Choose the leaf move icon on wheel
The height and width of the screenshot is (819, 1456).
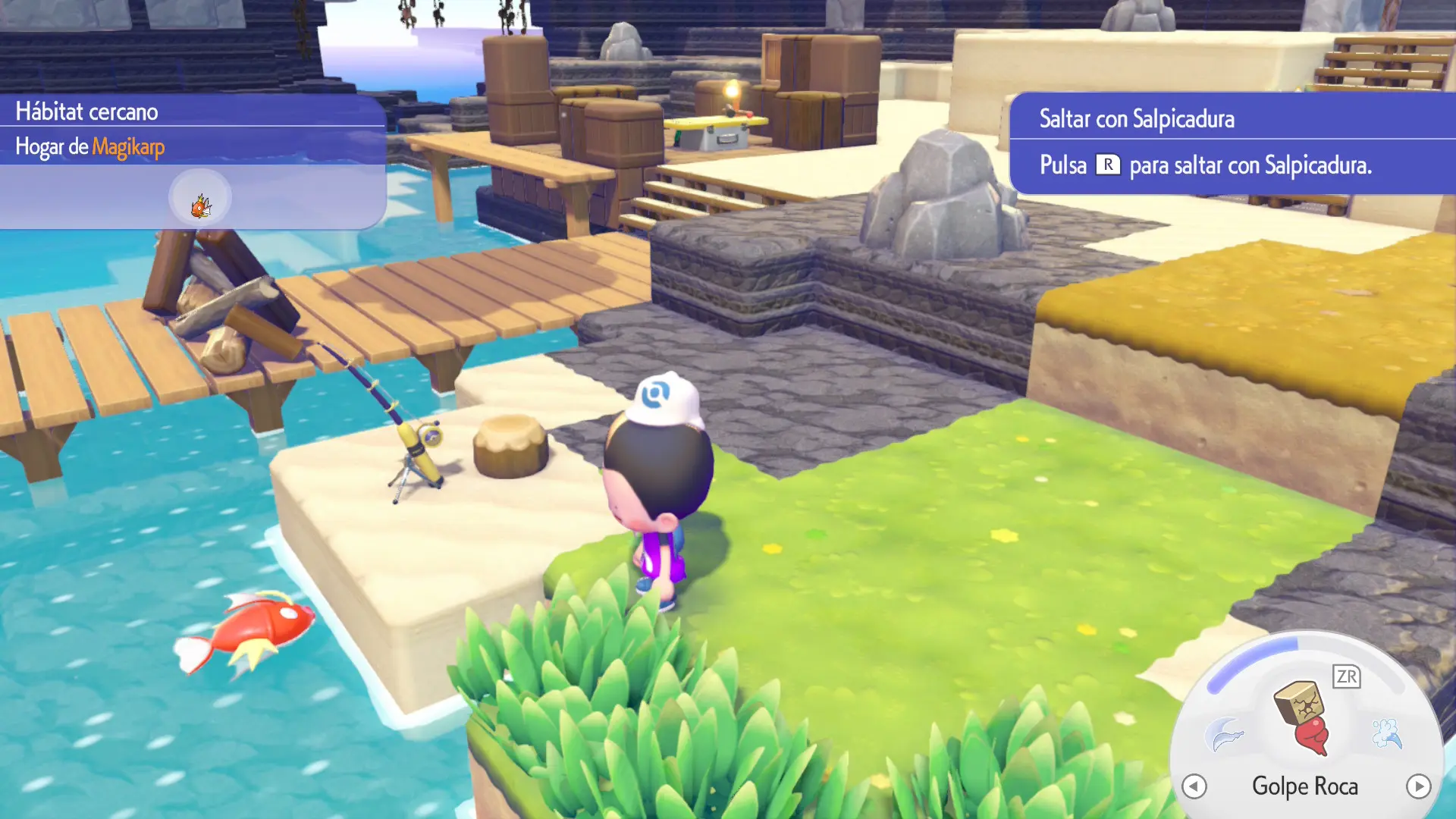(1224, 734)
